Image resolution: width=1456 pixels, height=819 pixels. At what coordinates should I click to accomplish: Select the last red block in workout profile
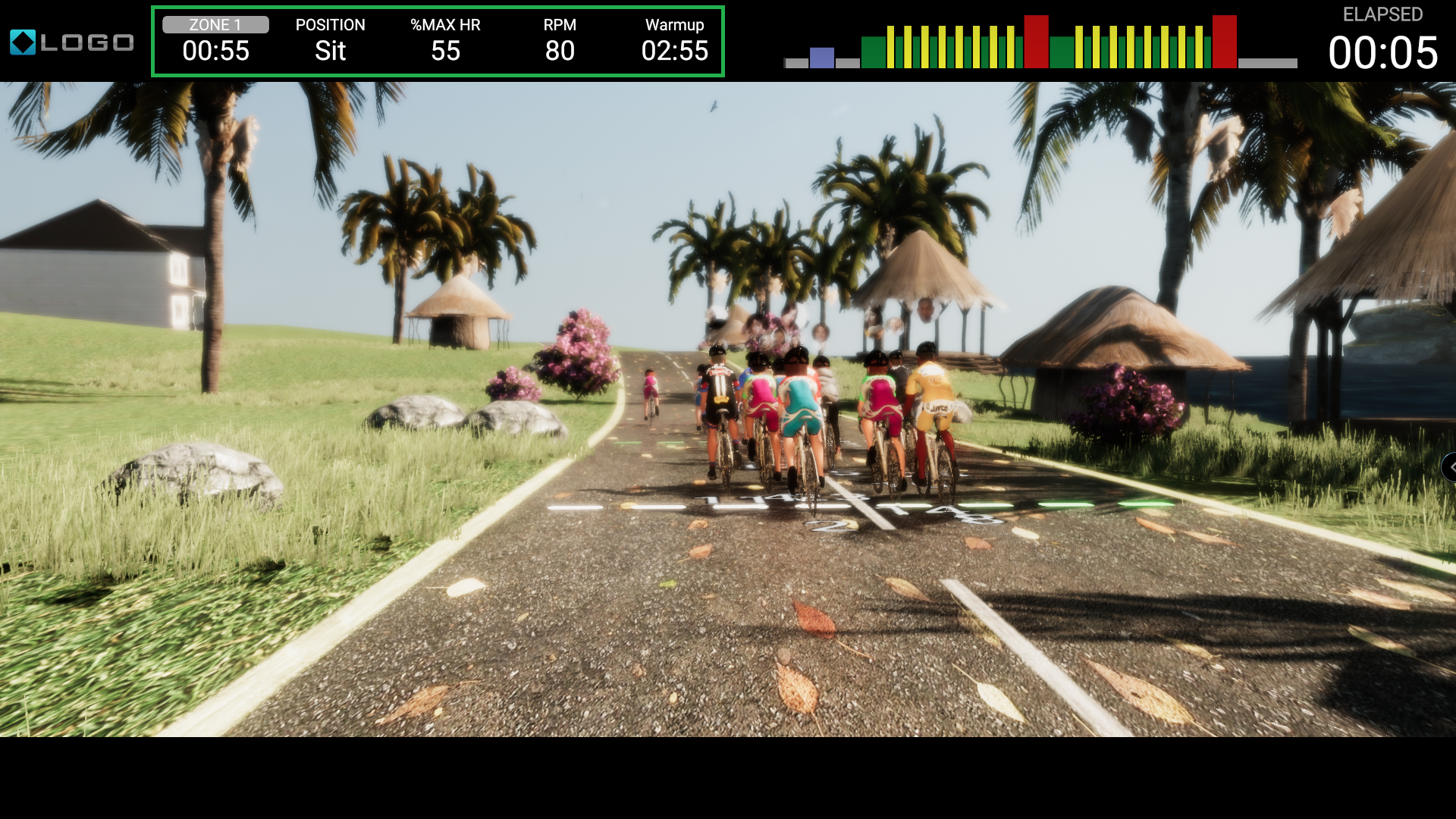pos(1224,42)
